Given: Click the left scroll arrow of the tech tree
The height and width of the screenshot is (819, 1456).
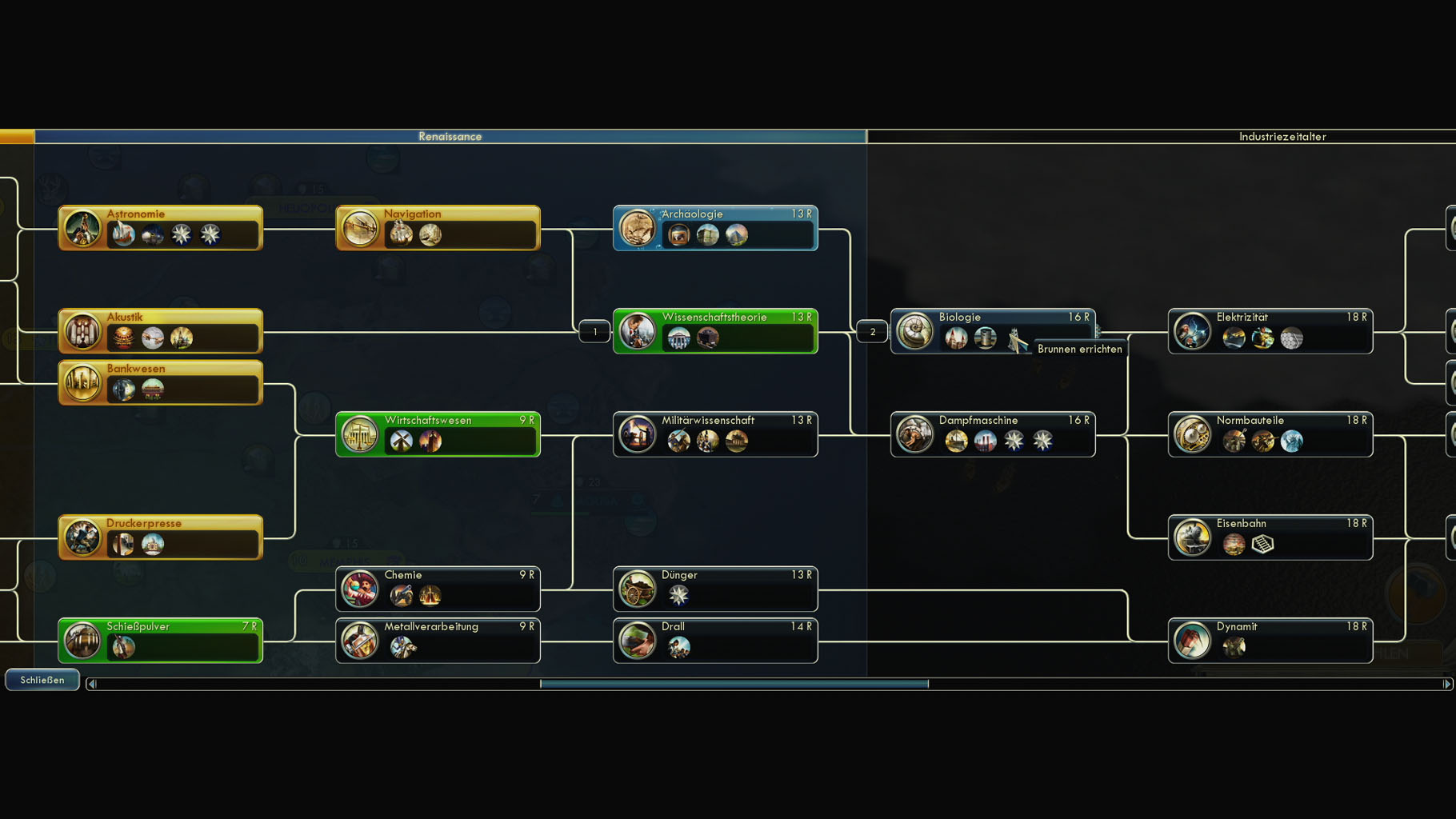Looking at the screenshot, I should coord(92,684).
